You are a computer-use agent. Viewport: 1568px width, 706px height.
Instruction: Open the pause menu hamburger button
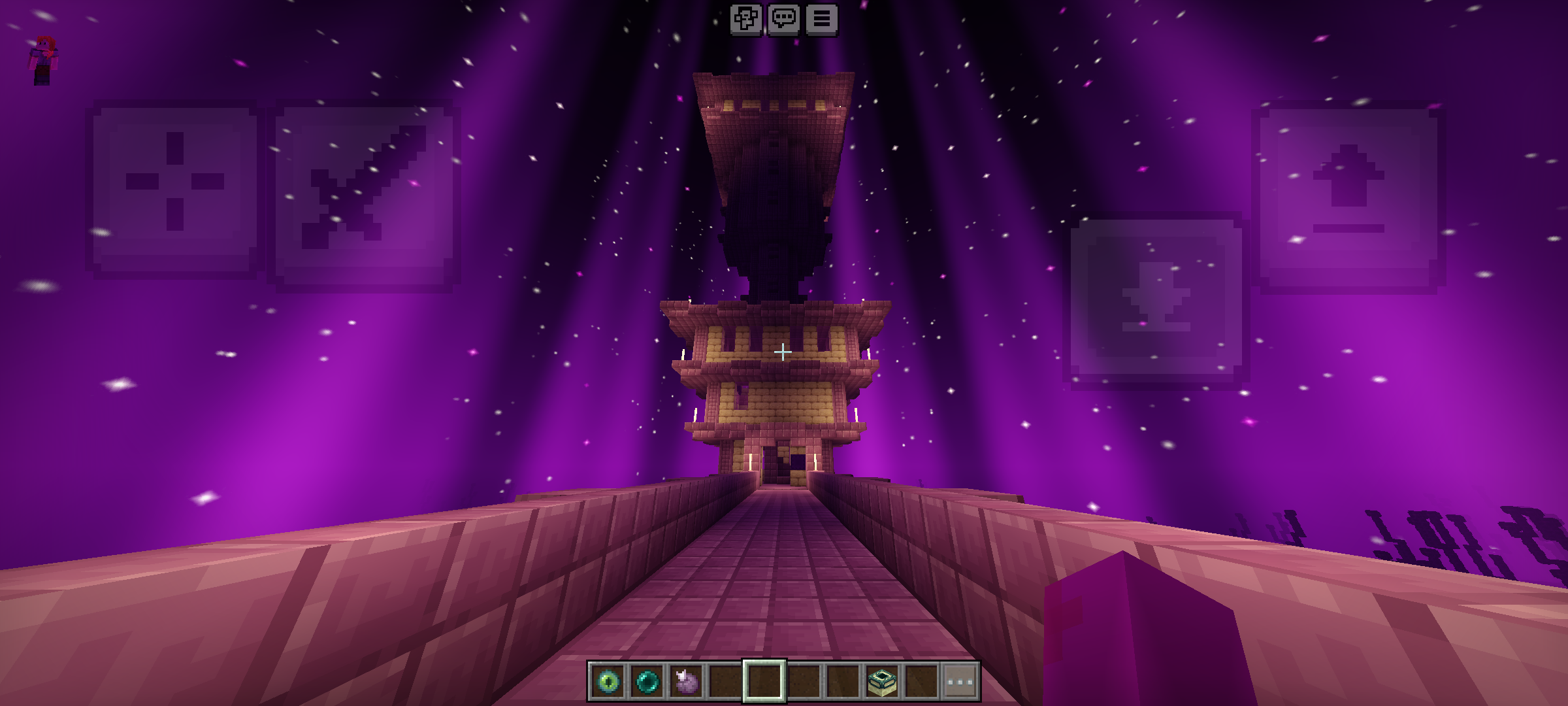821,19
